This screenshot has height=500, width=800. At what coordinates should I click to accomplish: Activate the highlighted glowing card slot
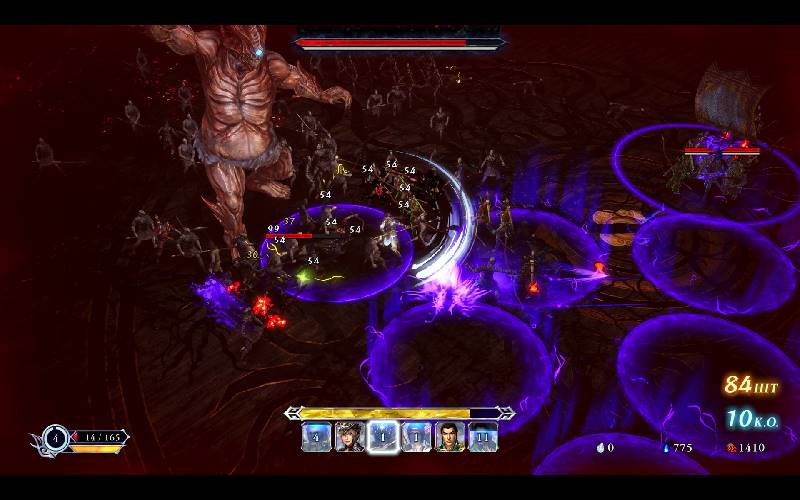pos(383,437)
